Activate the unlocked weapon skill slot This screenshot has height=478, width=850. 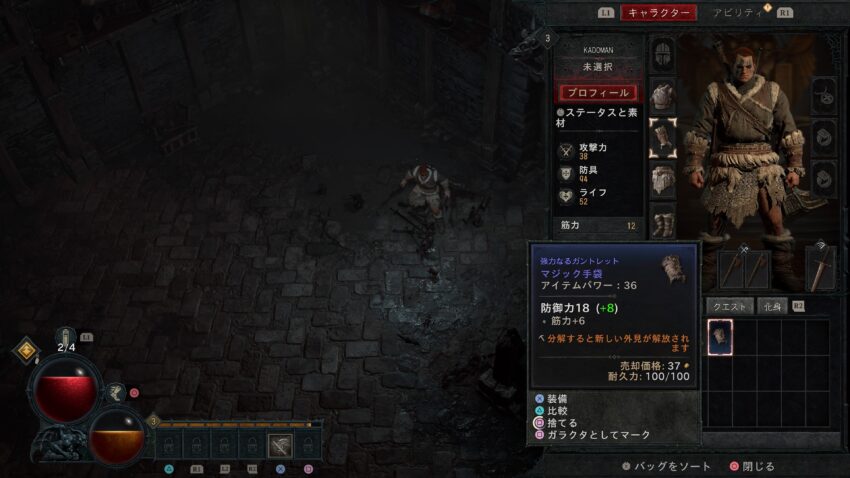[x=281, y=446]
